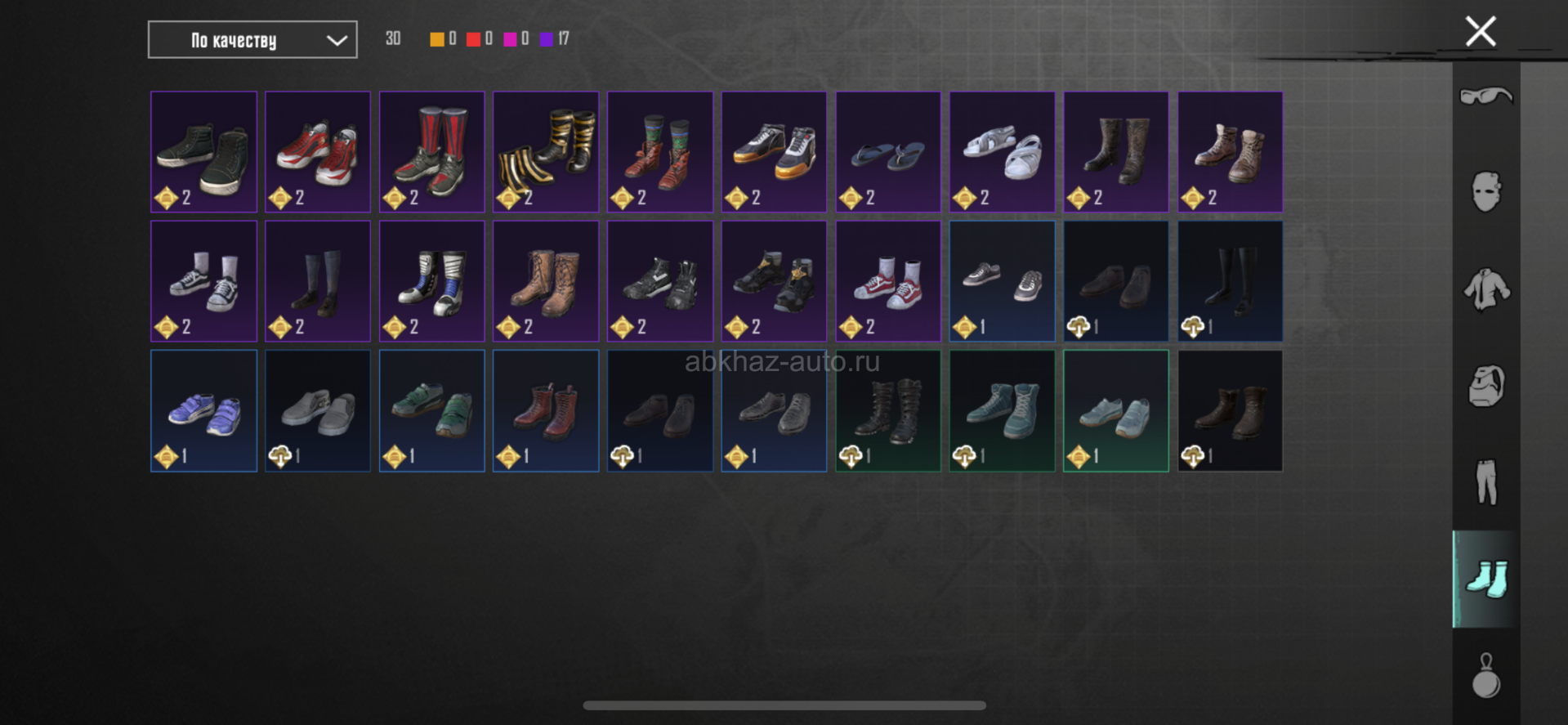The image size is (1568, 725).
Task: Select the highlighted shoes category tab
Action: click(x=1485, y=579)
